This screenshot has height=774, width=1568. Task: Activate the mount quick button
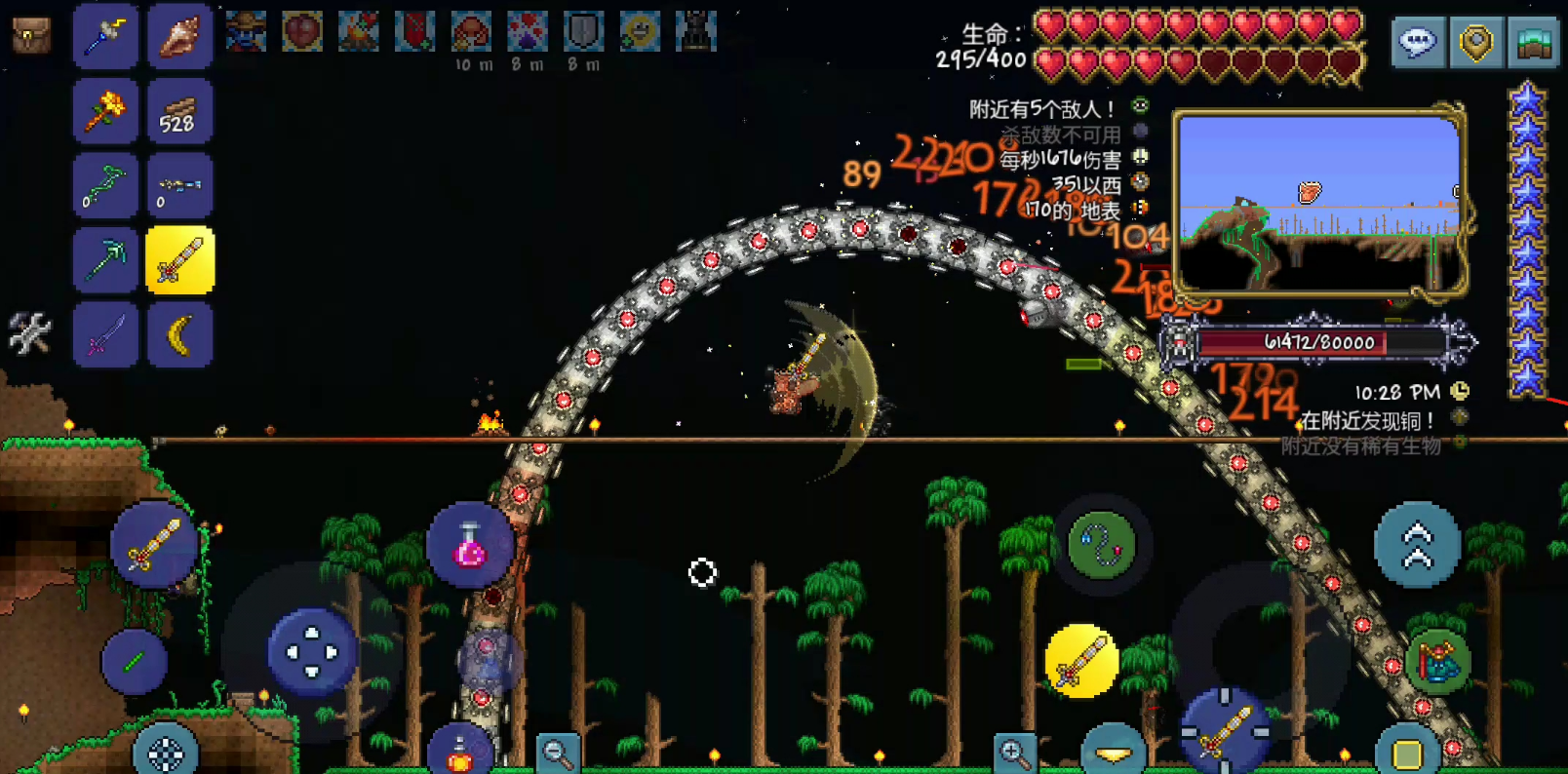pos(1436,662)
